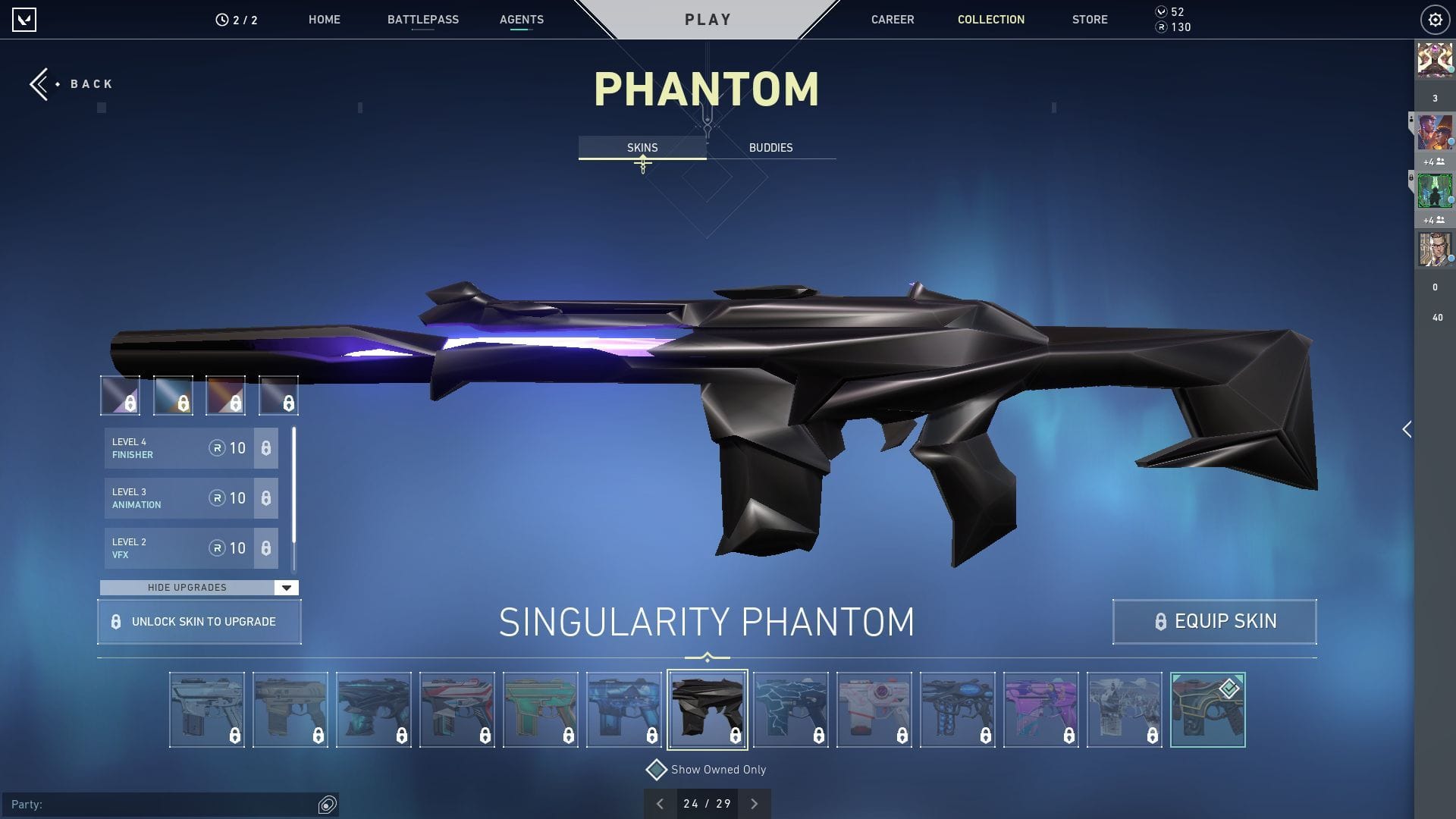
Task: Click the Valorant logo in the top-left corner
Action: tap(25, 20)
